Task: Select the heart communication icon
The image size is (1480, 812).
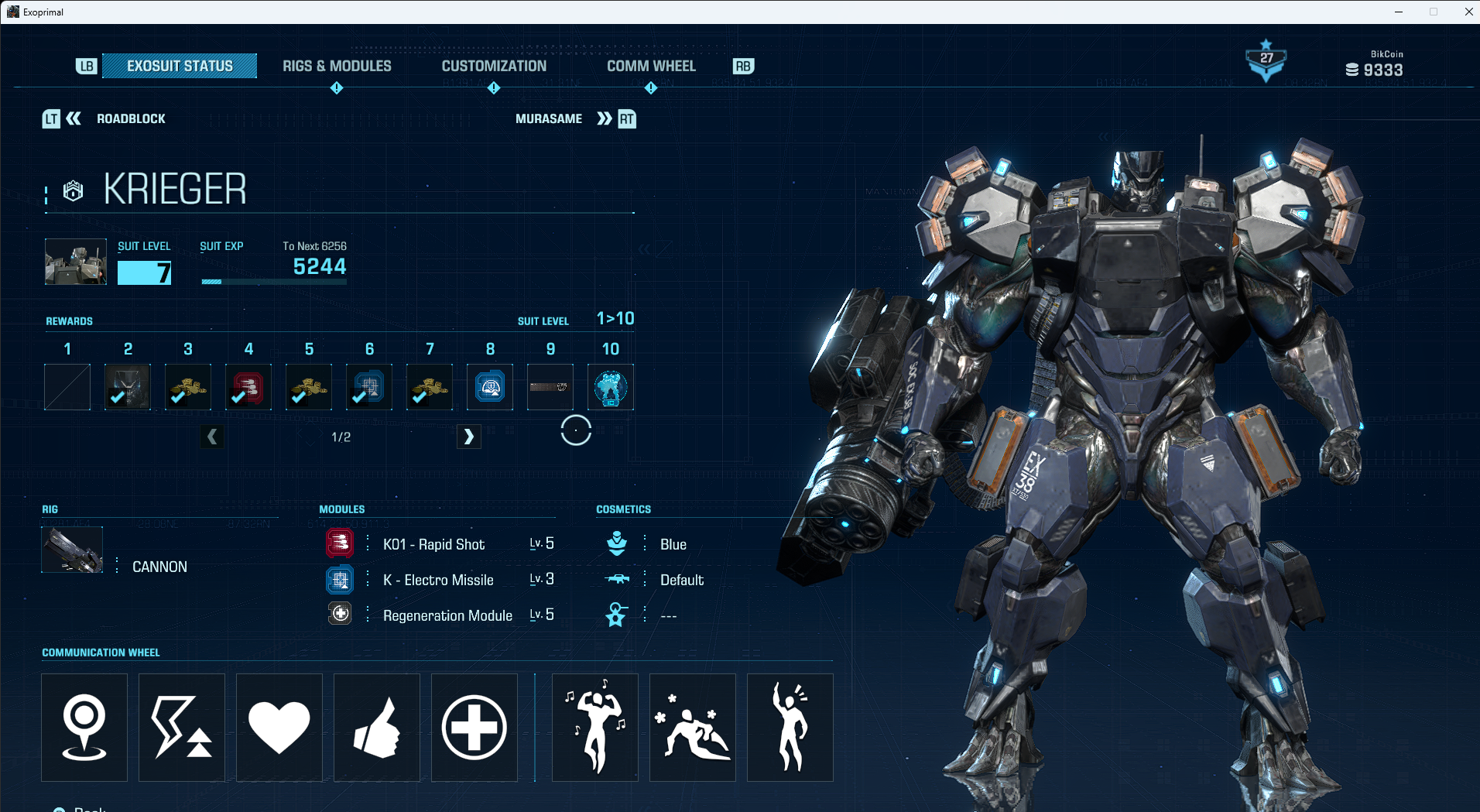Action: pyautogui.click(x=279, y=727)
